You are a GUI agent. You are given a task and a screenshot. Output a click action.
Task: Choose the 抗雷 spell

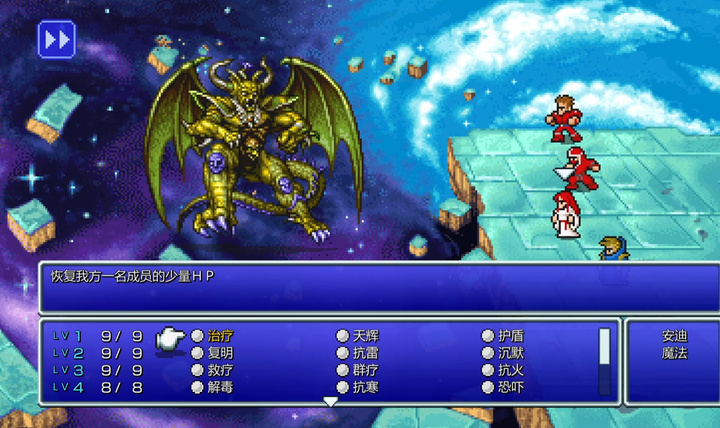[365, 353]
